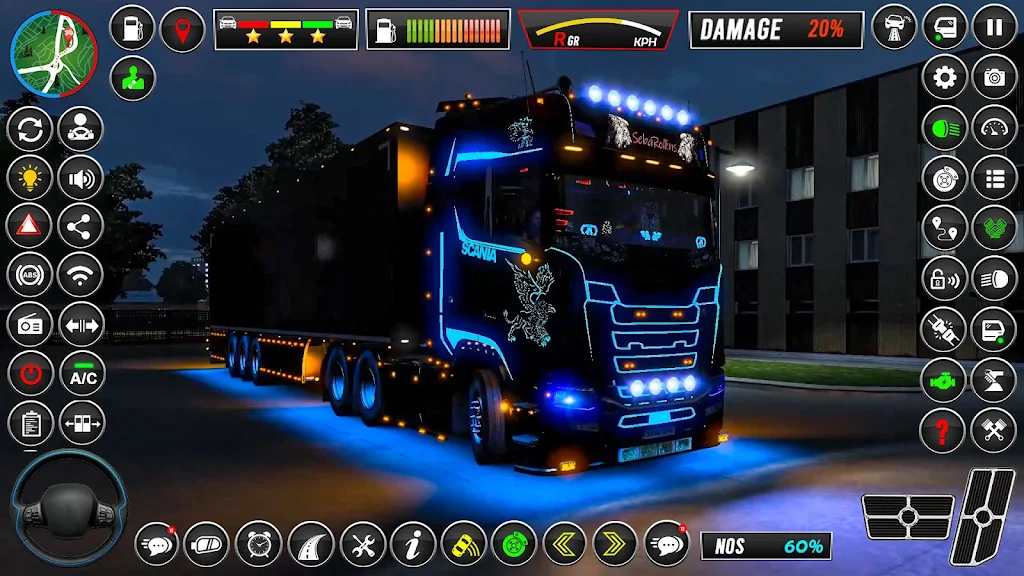Open the wrench and screwdriver repair icon

tap(362, 544)
